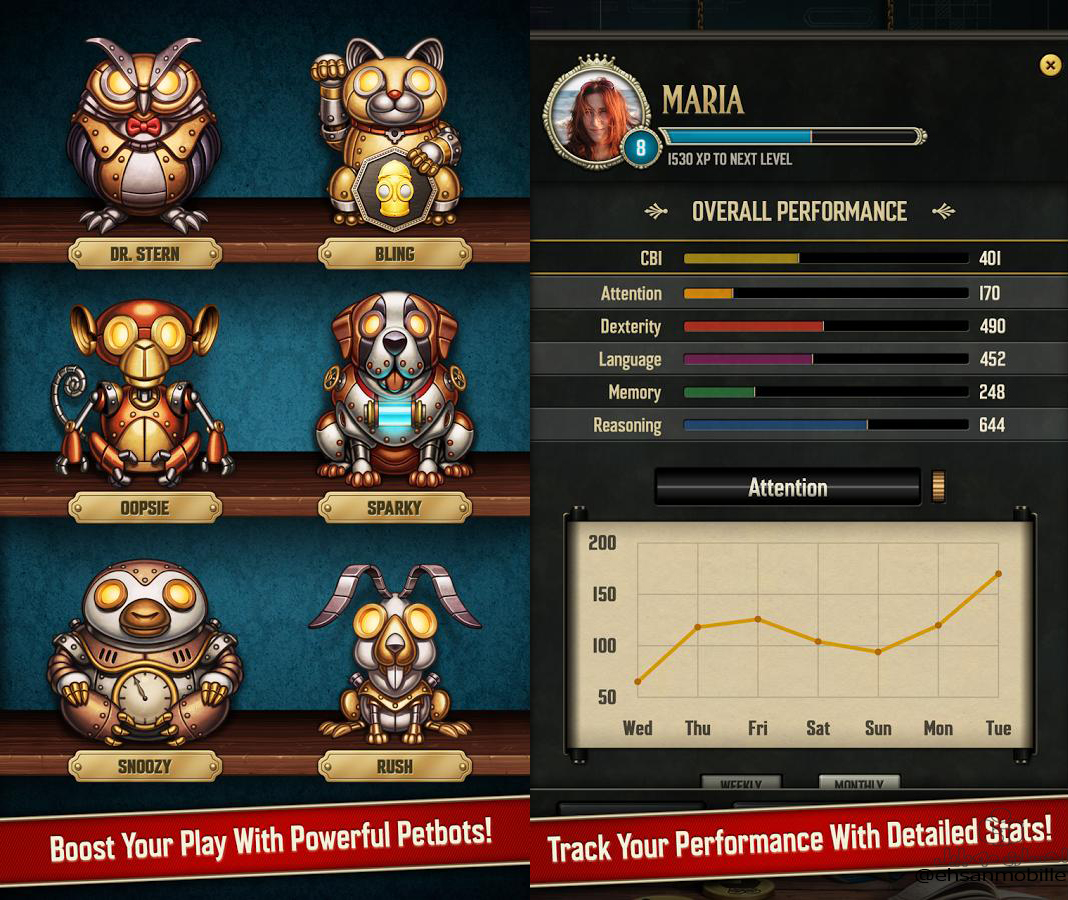Image resolution: width=1068 pixels, height=900 pixels.
Task: Choose the Snoozy sloth petbot
Action: point(144,652)
